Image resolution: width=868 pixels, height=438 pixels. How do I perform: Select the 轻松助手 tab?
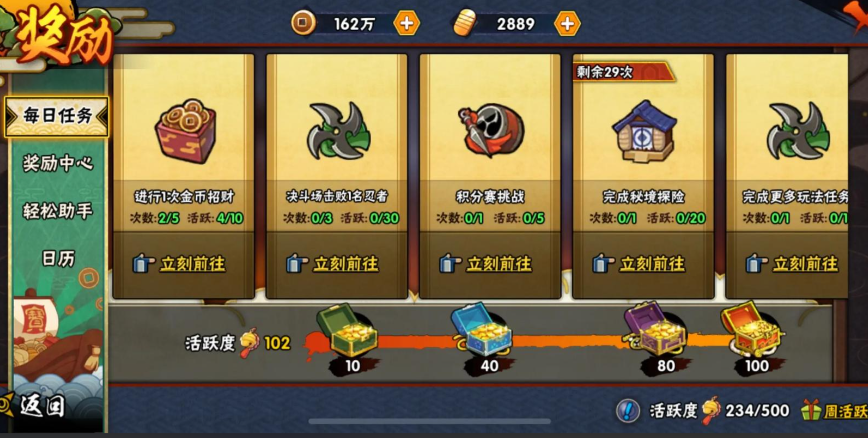(x=57, y=211)
